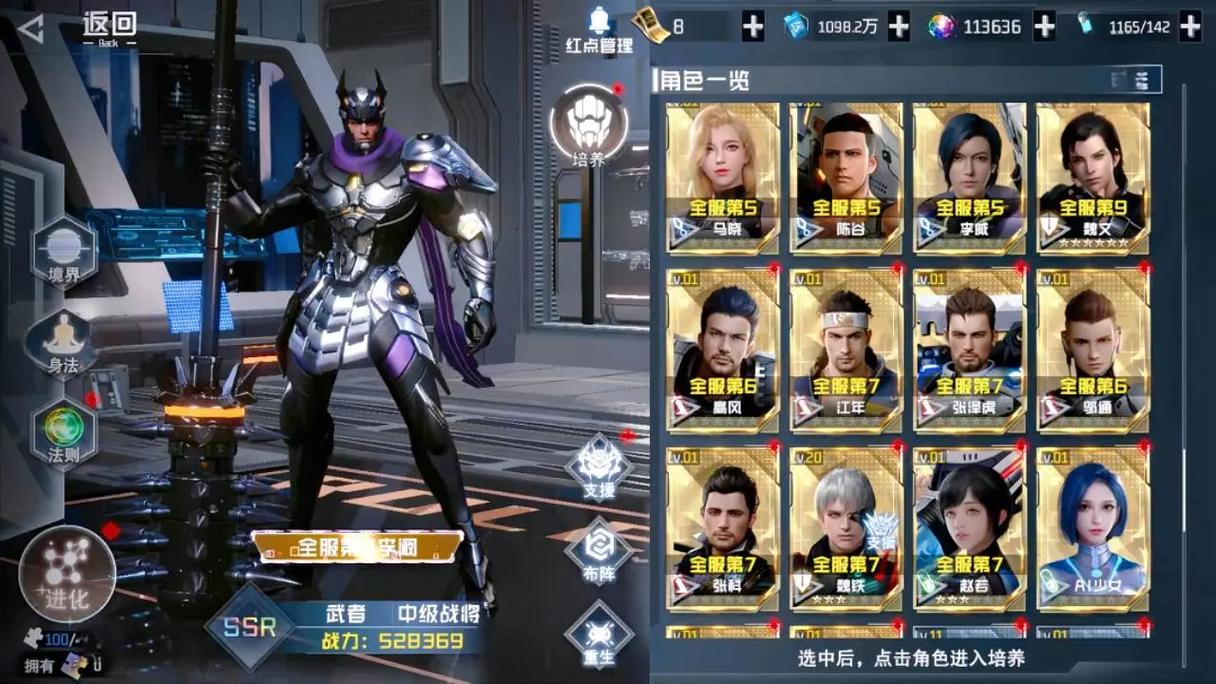1216x684 pixels.
Task: Add more gold ticket currency
Action: (x=753, y=27)
